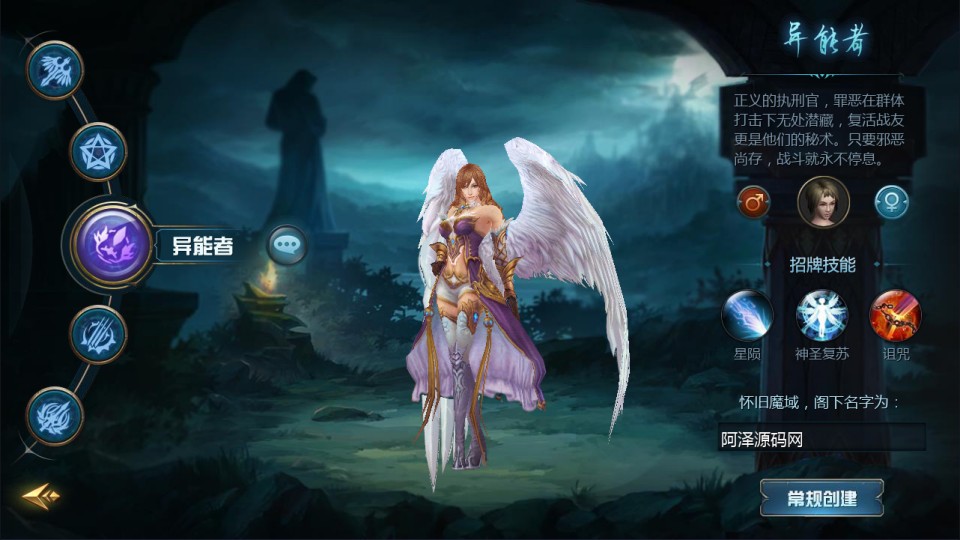Go back using the golden arrow
960x540 pixels.
[x=41, y=496]
